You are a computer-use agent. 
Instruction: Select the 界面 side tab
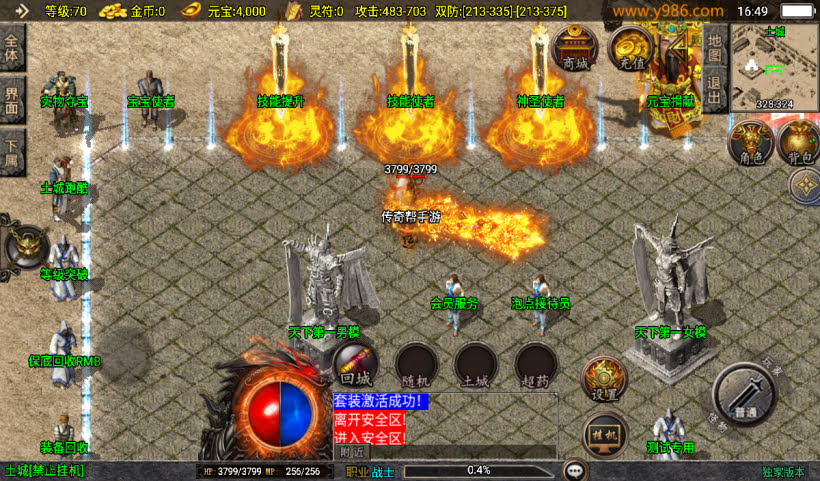tap(12, 100)
